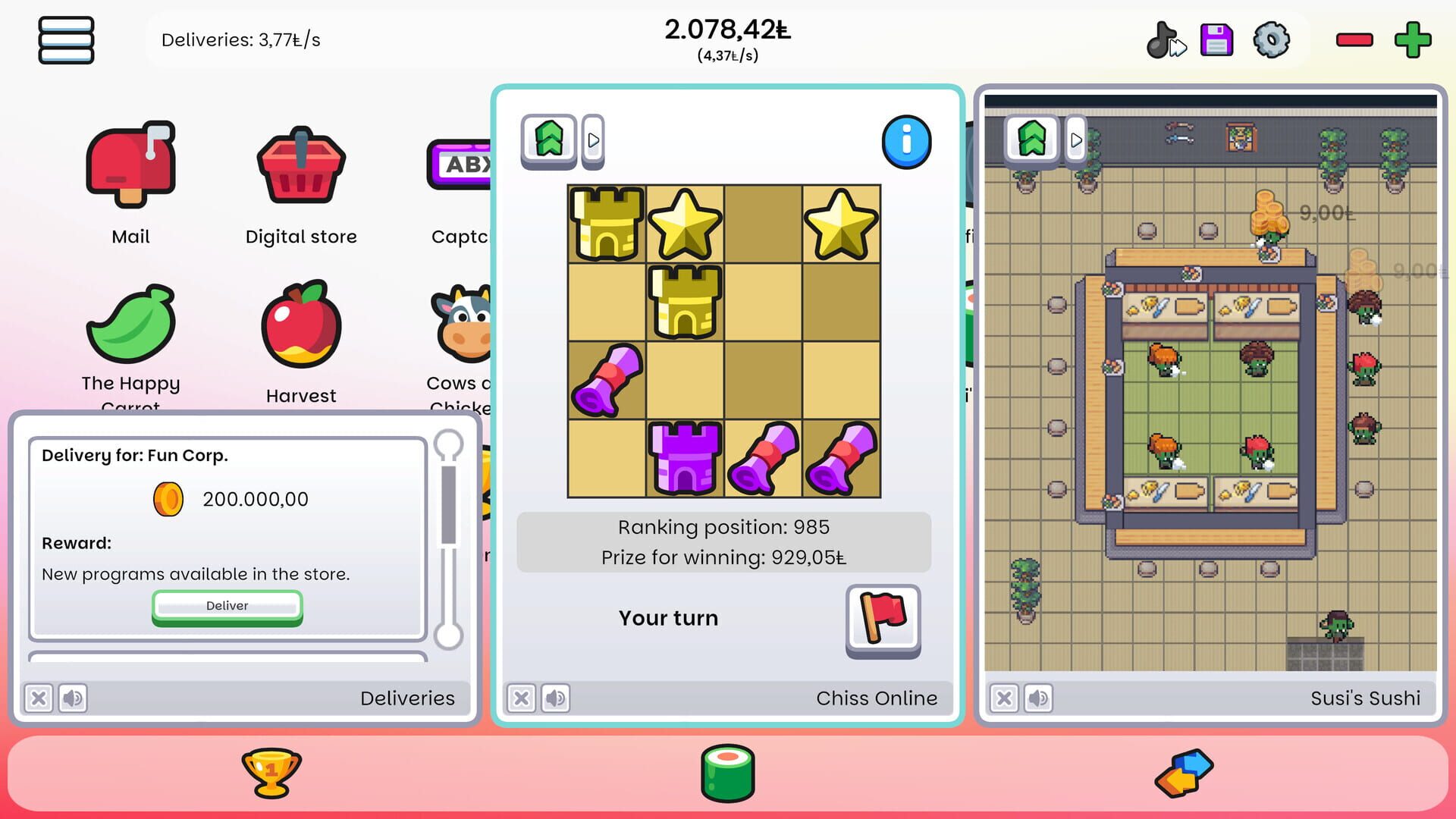Image resolution: width=1456 pixels, height=819 pixels.
Task: Launch the Harvest app
Action: 300,326
